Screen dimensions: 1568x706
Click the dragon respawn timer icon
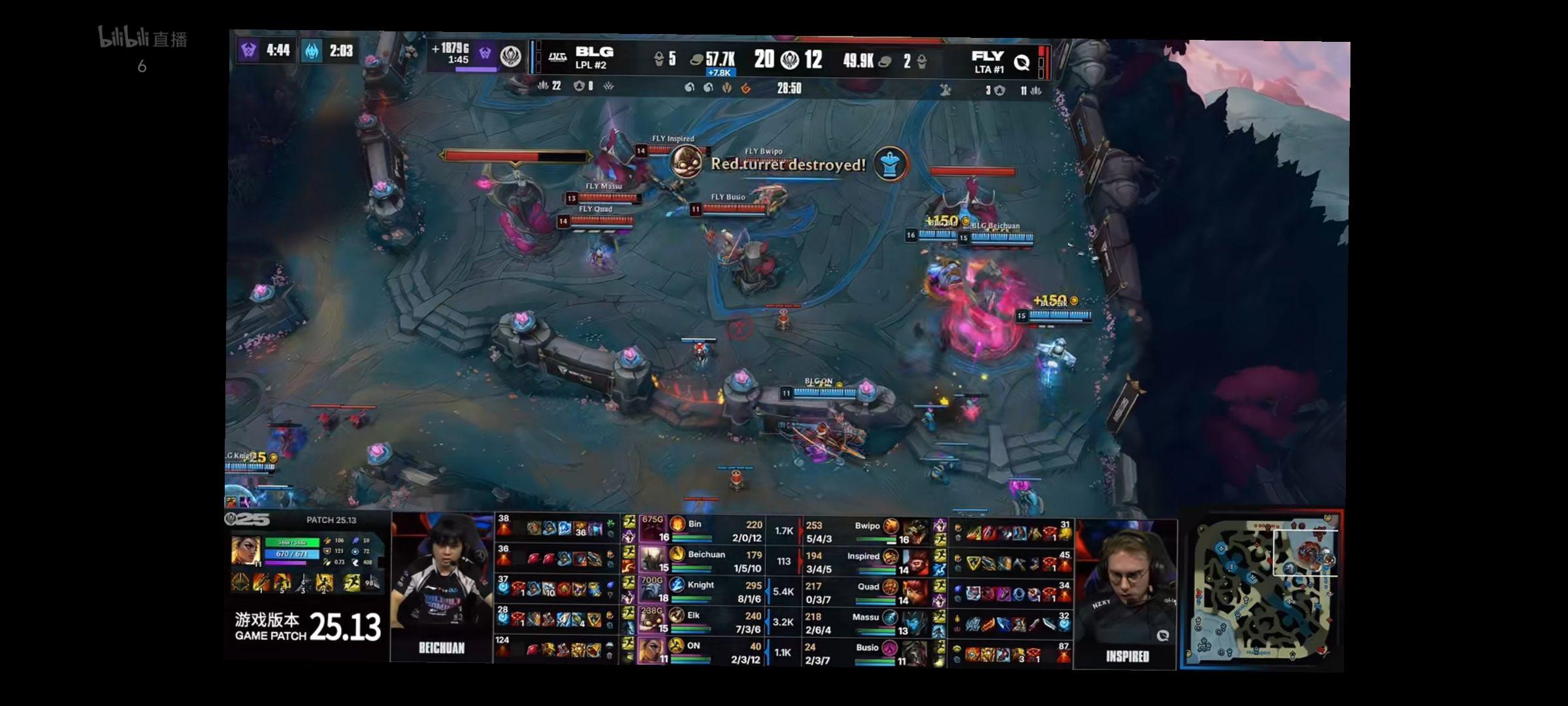pos(312,51)
